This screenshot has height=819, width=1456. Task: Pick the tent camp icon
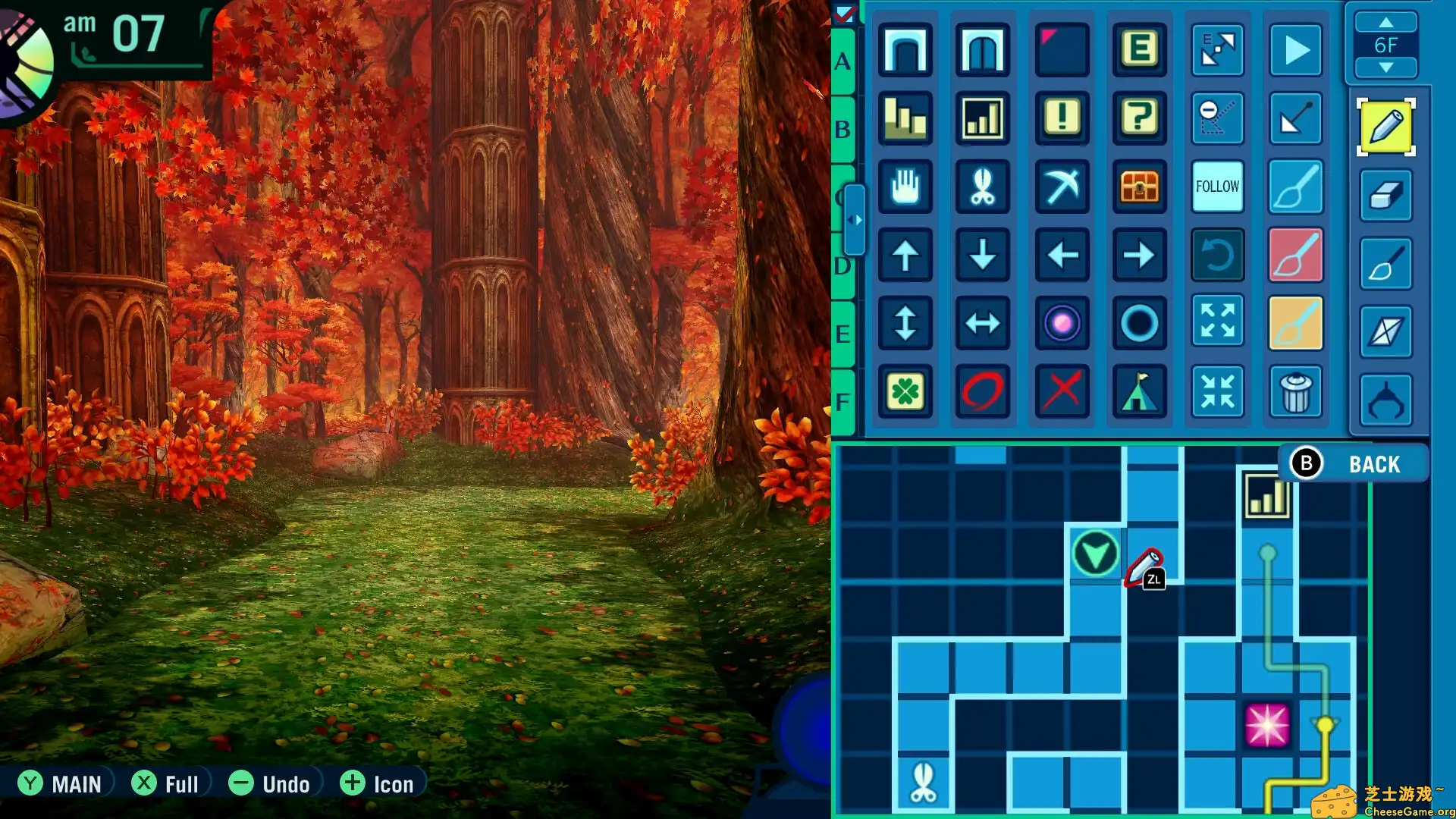click(x=1139, y=391)
